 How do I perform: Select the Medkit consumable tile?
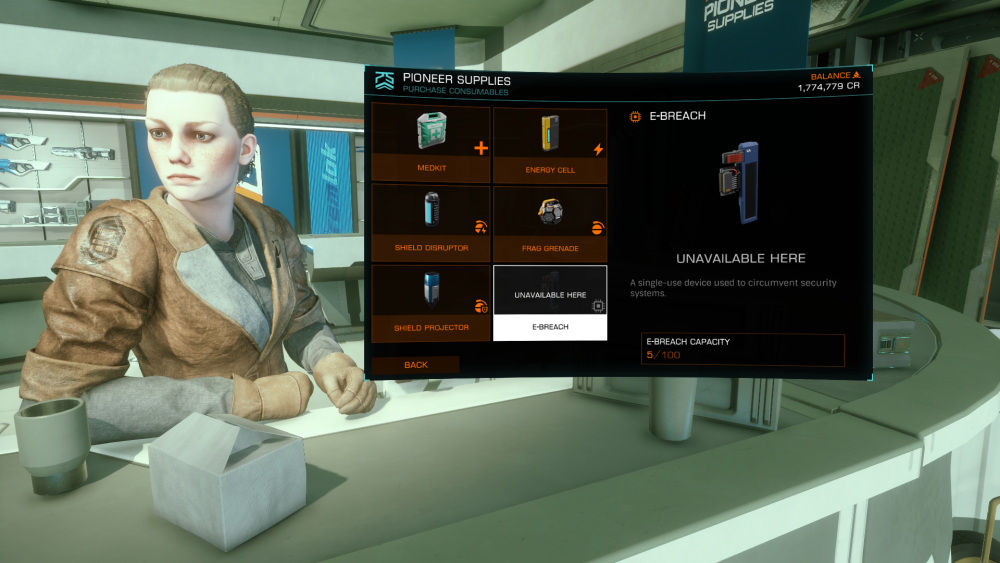pyautogui.click(x=431, y=145)
